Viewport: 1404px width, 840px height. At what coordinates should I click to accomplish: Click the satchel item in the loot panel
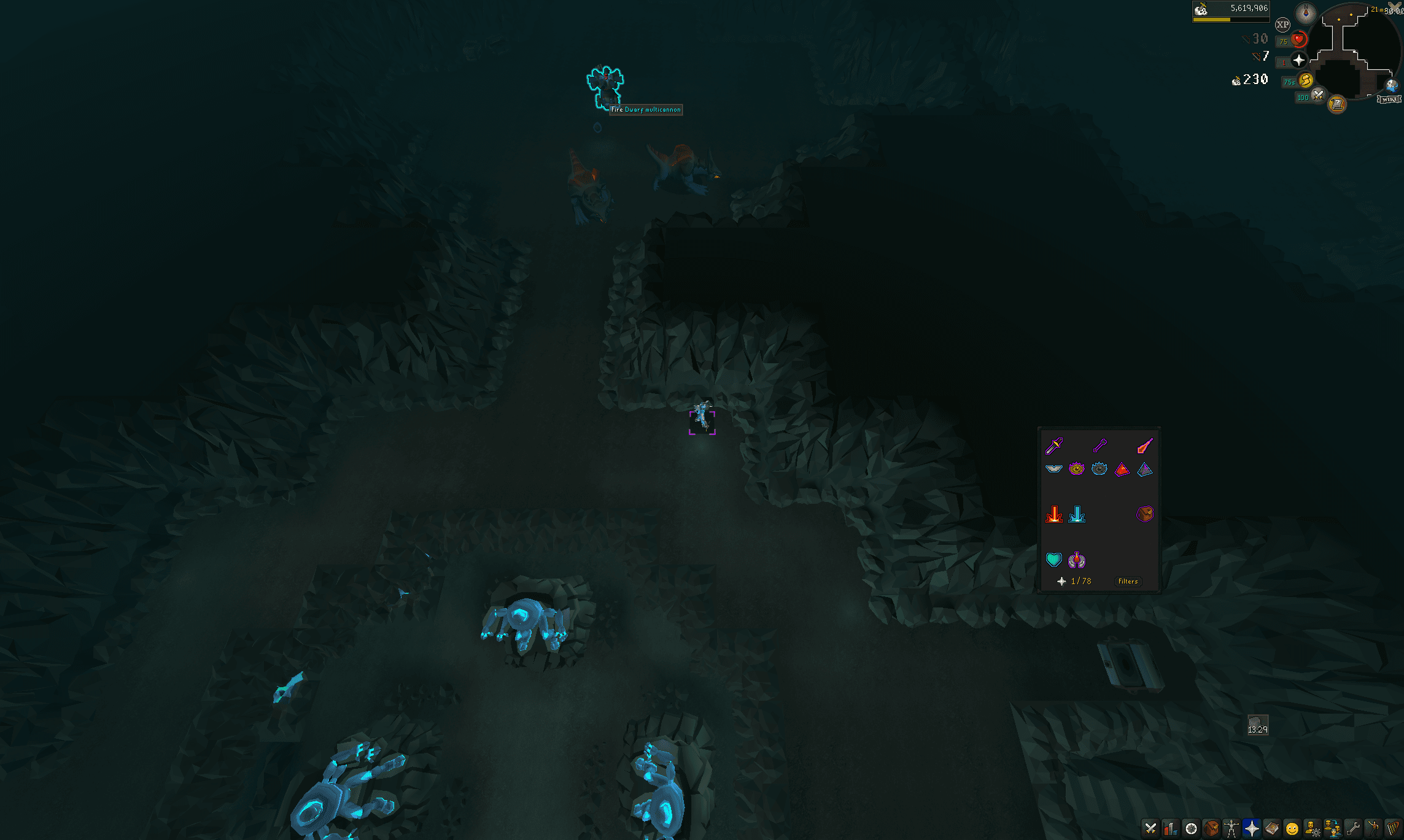pyautogui.click(x=1146, y=515)
